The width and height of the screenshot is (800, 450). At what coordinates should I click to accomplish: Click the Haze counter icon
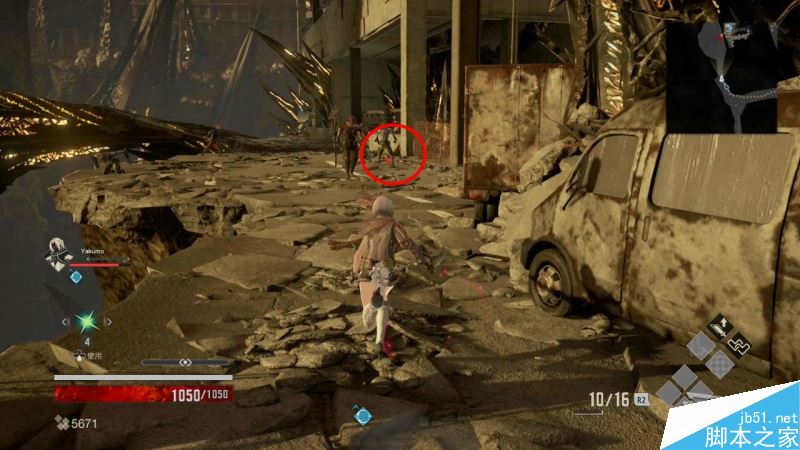coord(61,423)
